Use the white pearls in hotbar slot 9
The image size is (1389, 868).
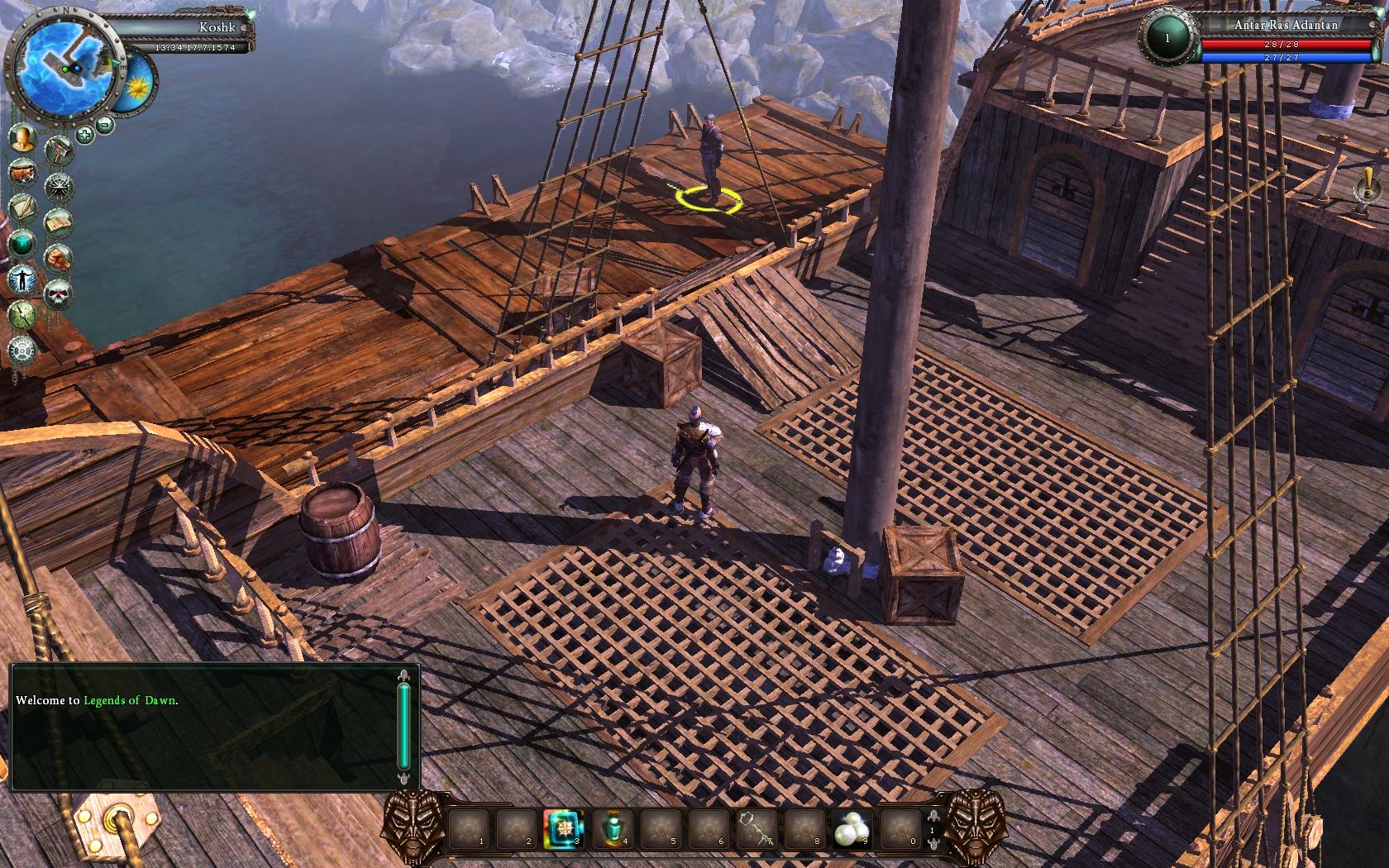click(x=852, y=828)
